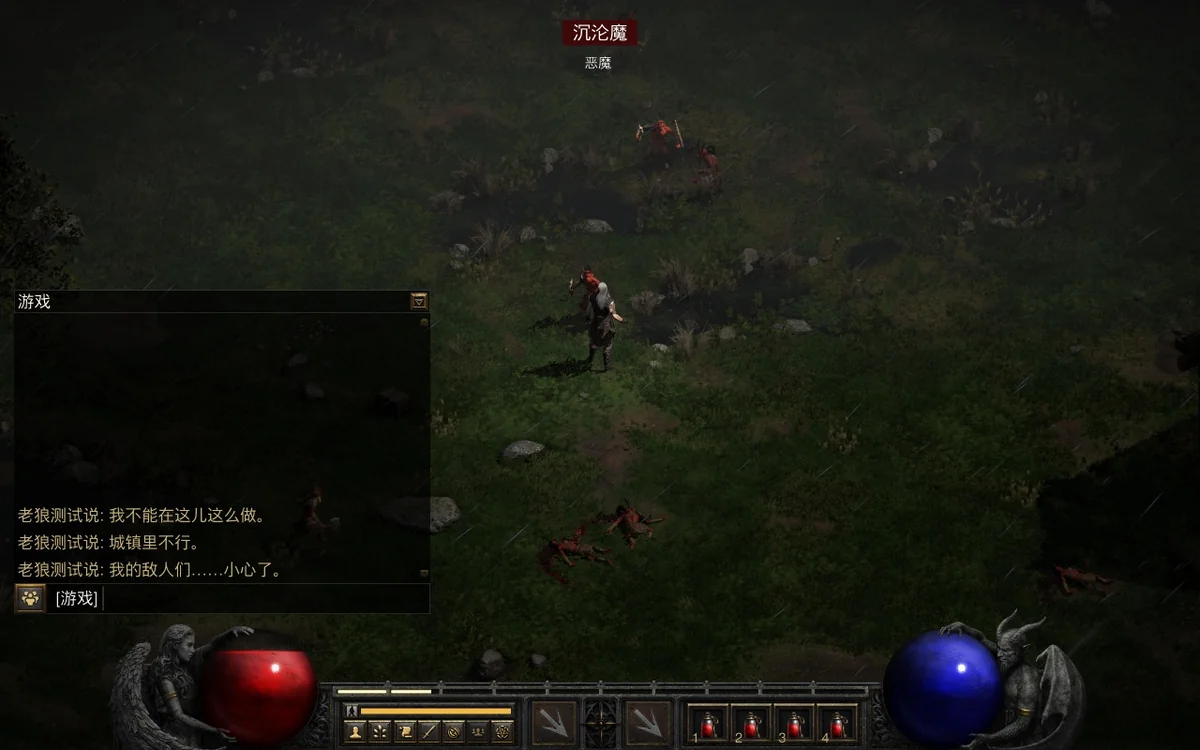
Task: Open the character sheet button
Action: click(355, 732)
